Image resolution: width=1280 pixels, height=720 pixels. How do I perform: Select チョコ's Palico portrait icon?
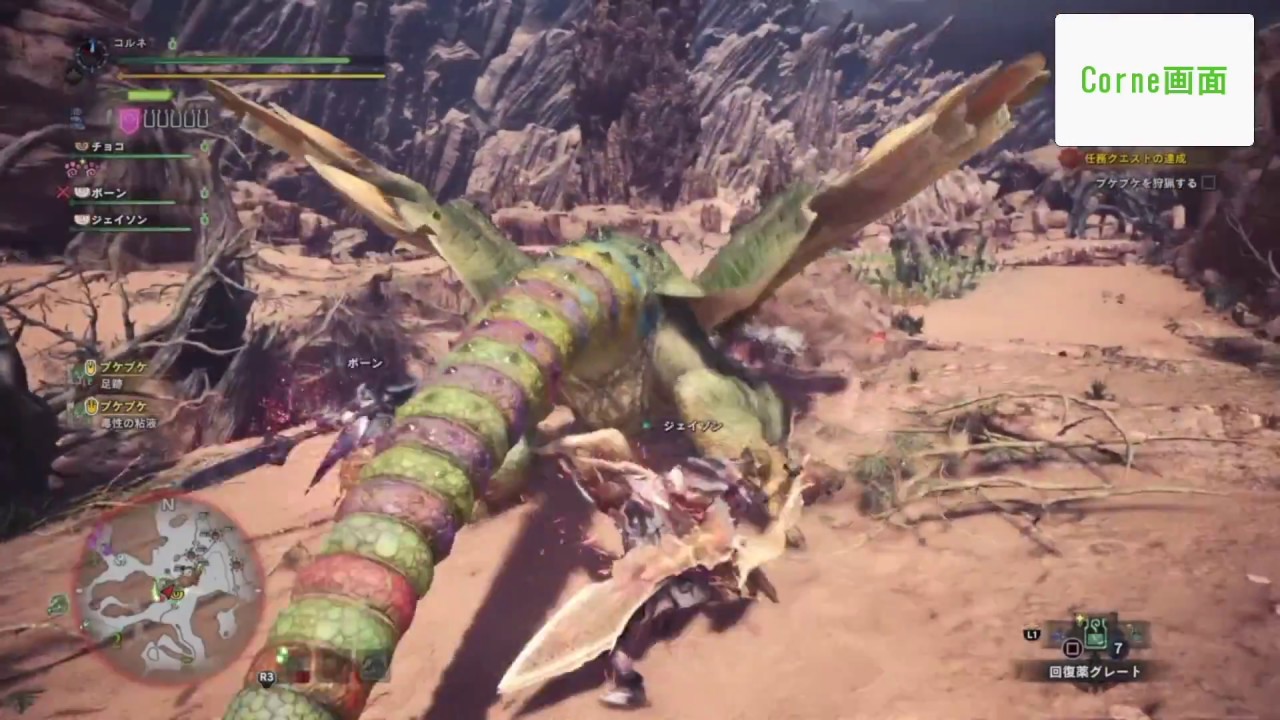80,147
